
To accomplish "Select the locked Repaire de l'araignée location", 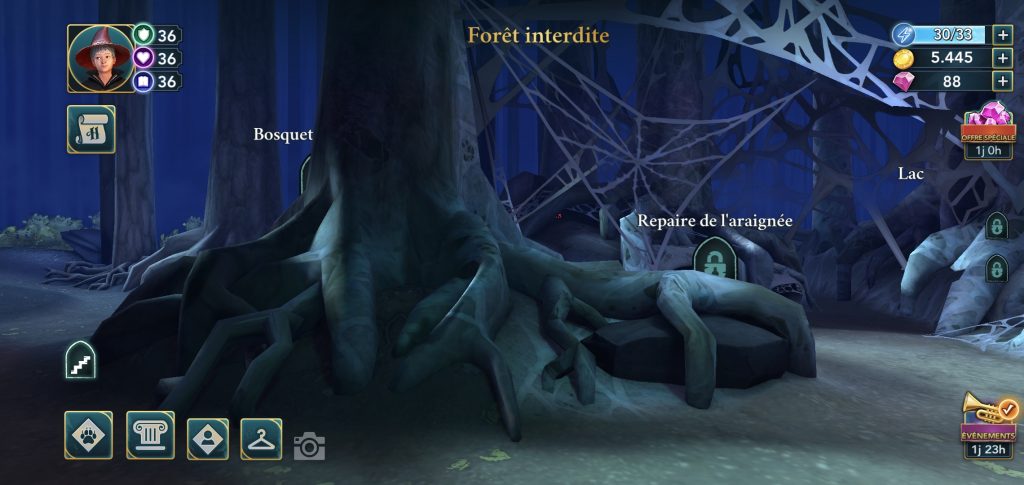I will [713, 260].
